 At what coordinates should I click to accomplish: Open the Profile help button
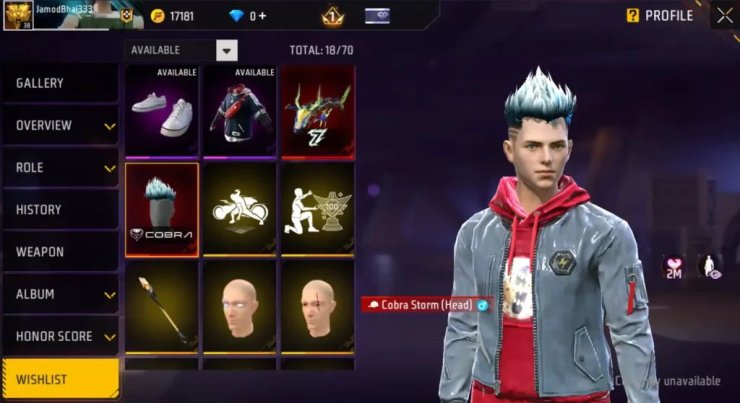632,16
